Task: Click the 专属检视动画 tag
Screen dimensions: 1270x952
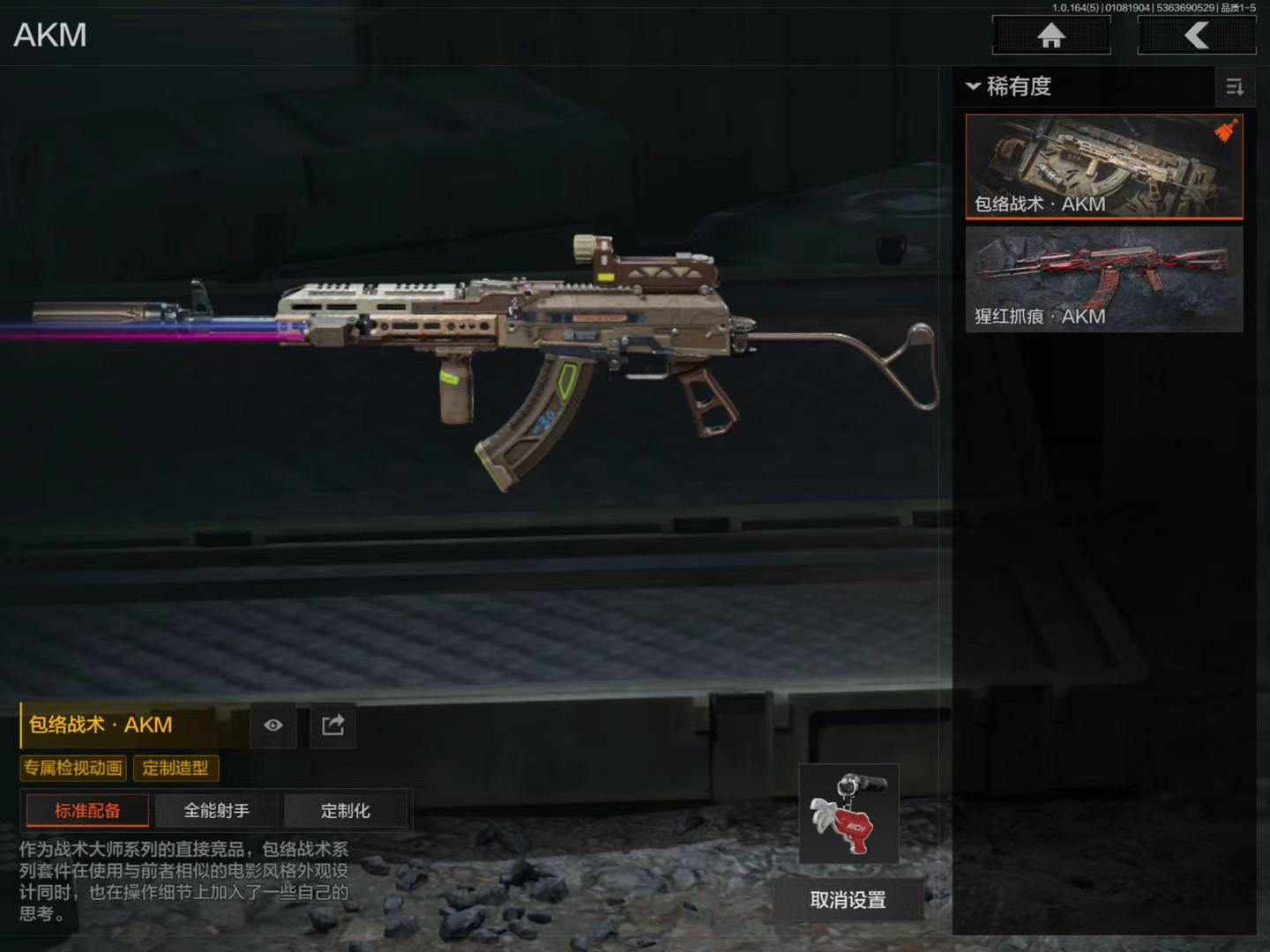Action: tap(73, 768)
